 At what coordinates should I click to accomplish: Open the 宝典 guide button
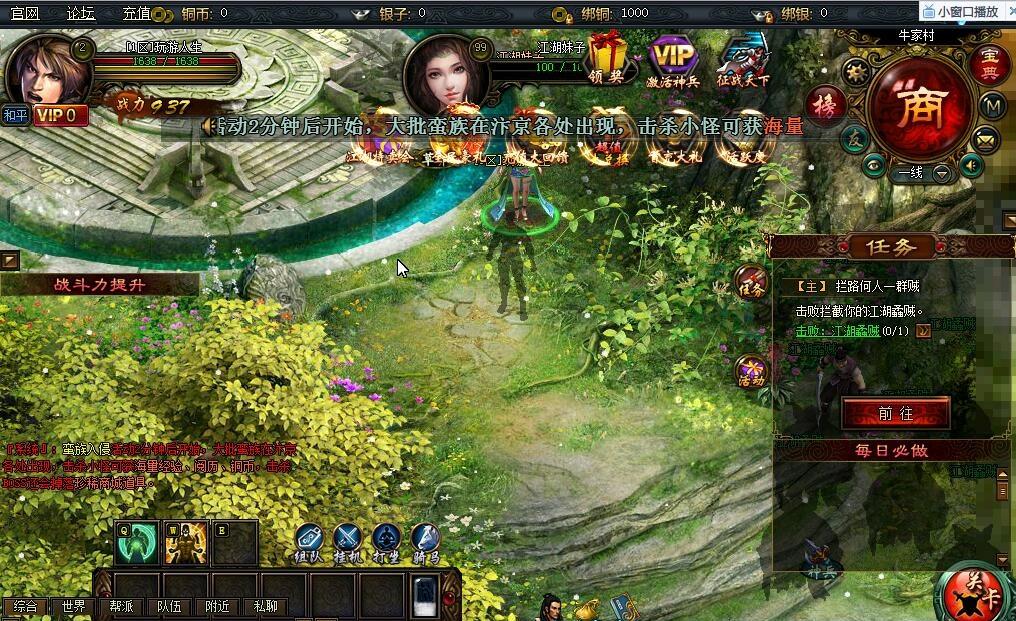(990, 62)
